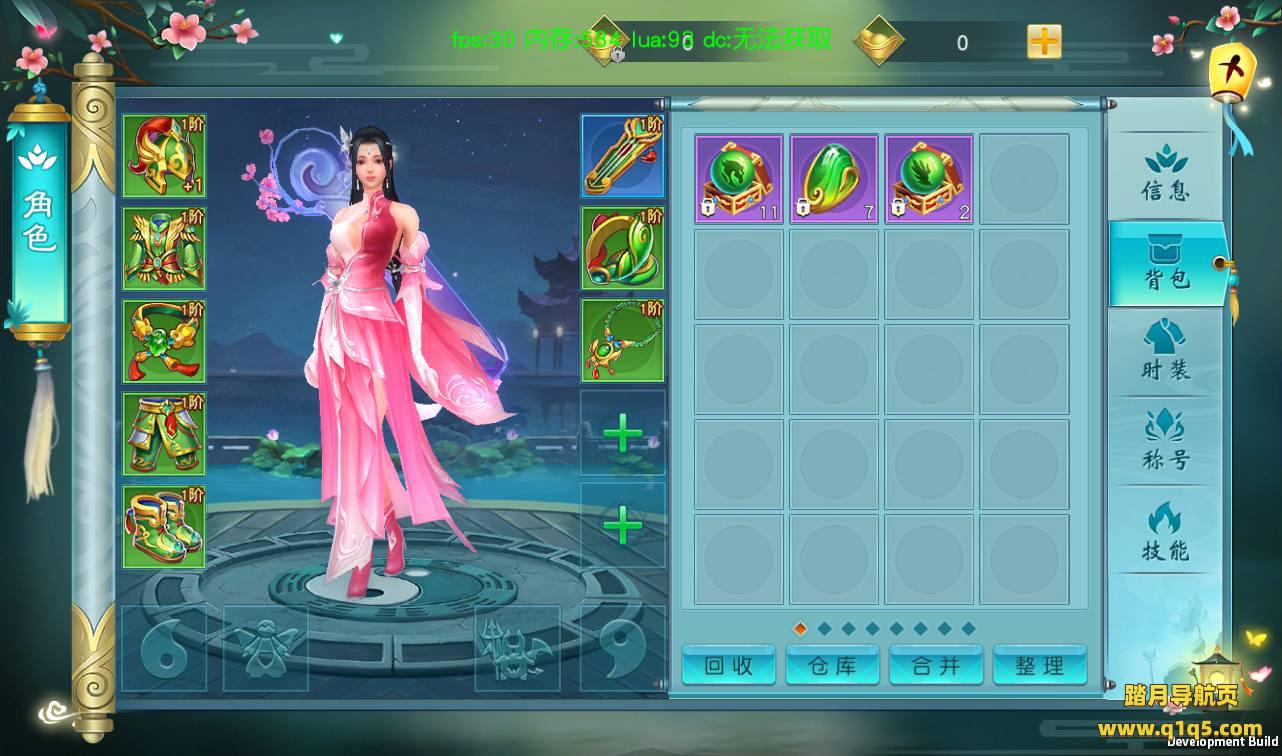Select the equipped boots slot
This screenshot has width=1282, height=756.
164,527
